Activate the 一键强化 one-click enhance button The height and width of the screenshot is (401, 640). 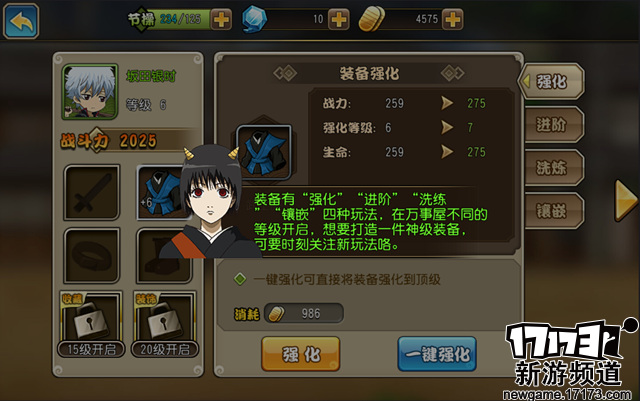435,353
